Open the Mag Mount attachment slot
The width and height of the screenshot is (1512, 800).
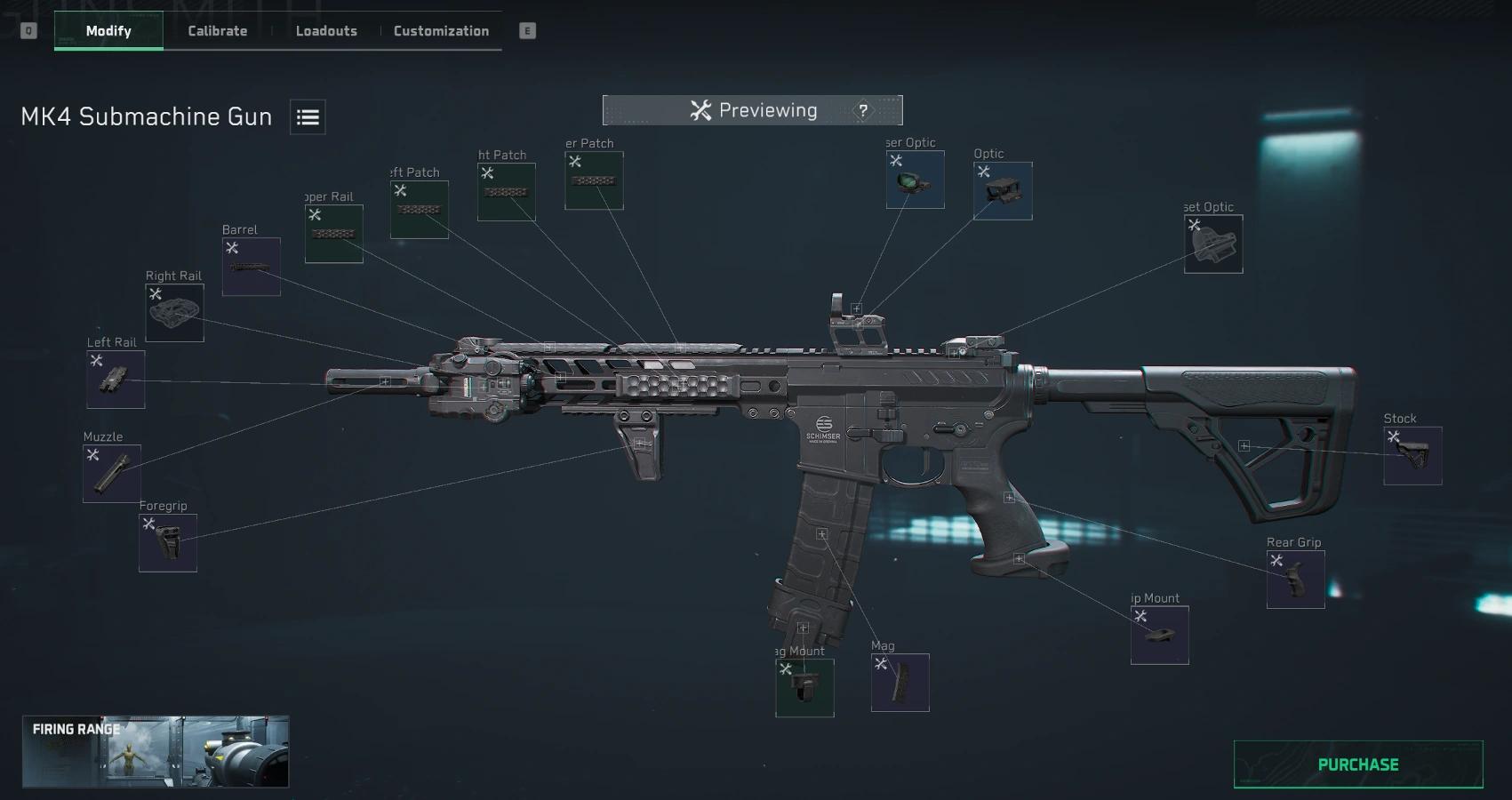(x=804, y=686)
